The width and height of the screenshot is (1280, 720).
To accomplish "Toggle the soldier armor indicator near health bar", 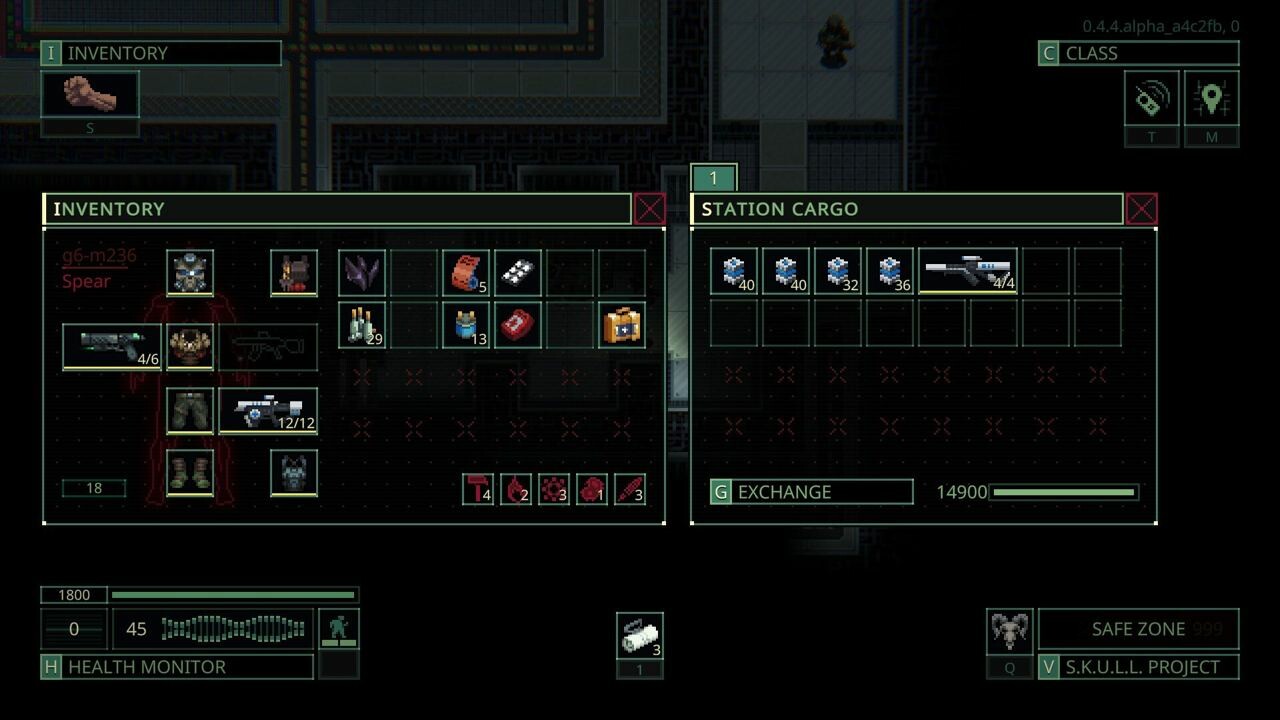I will 339,629.
